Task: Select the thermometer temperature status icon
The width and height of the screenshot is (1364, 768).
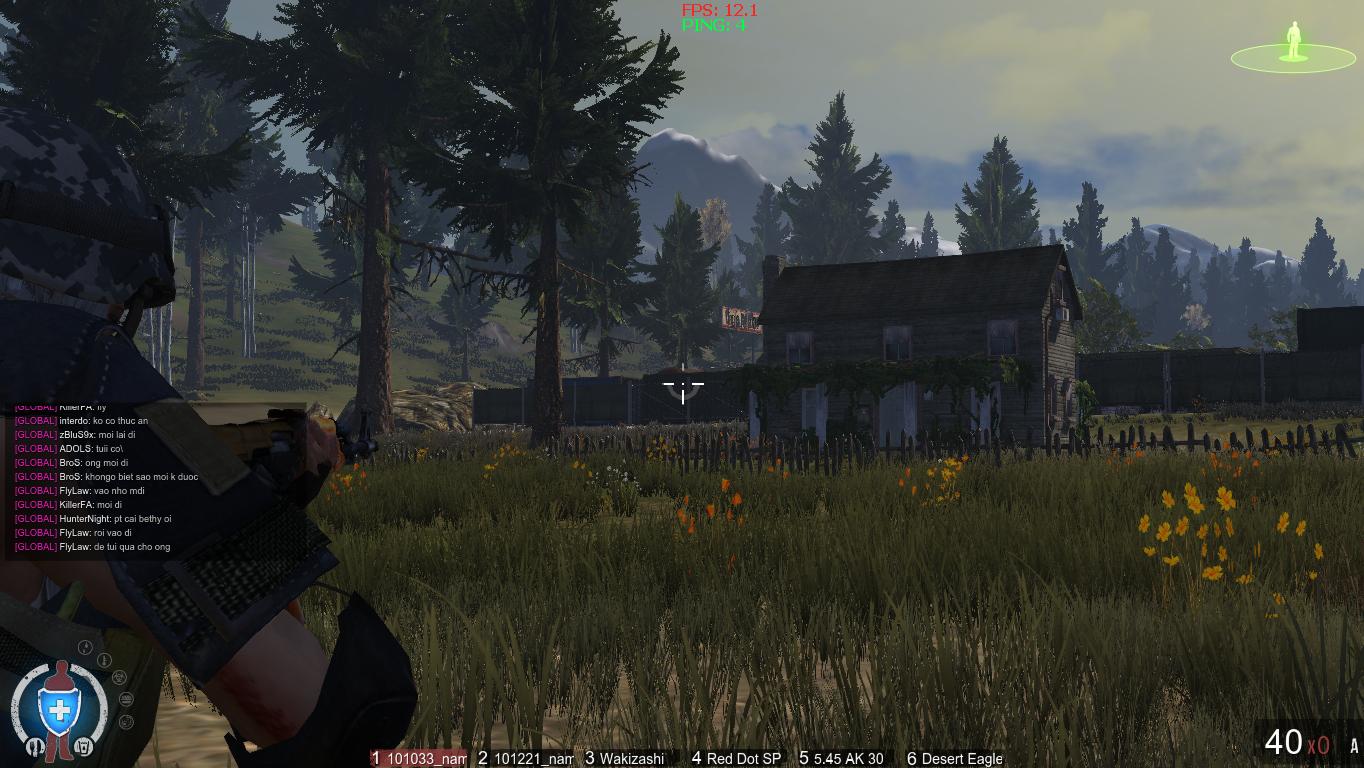Action: coord(104,660)
